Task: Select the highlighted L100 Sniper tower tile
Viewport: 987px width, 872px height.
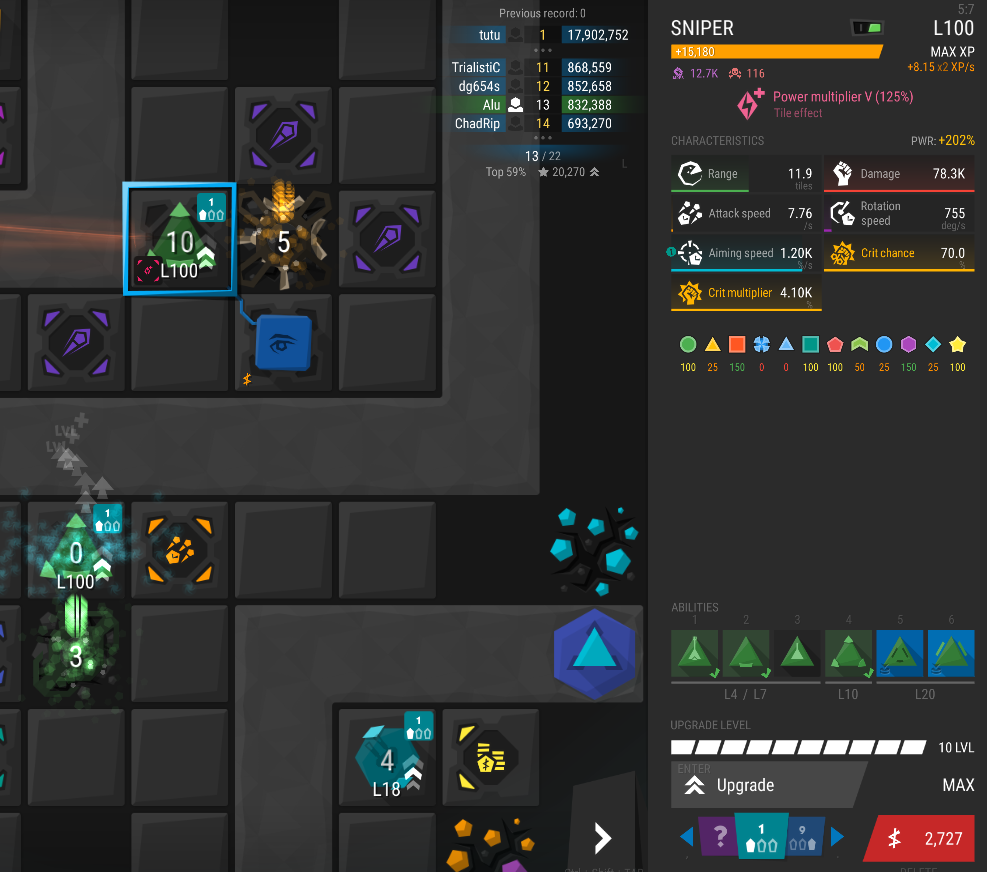Action: pos(180,240)
